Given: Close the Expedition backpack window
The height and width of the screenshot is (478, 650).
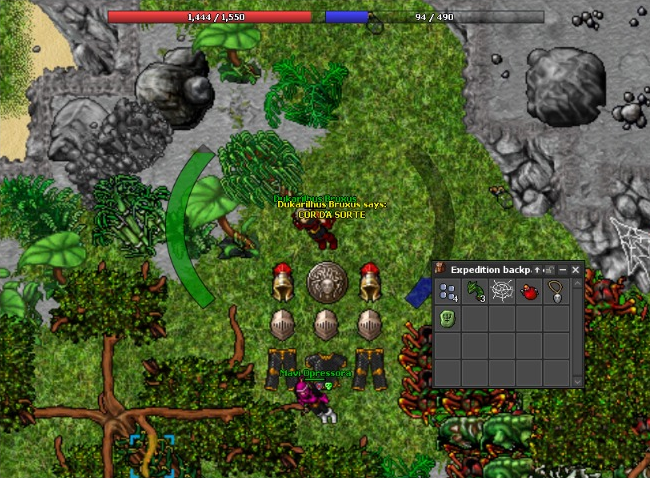Looking at the screenshot, I should point(575,270).
